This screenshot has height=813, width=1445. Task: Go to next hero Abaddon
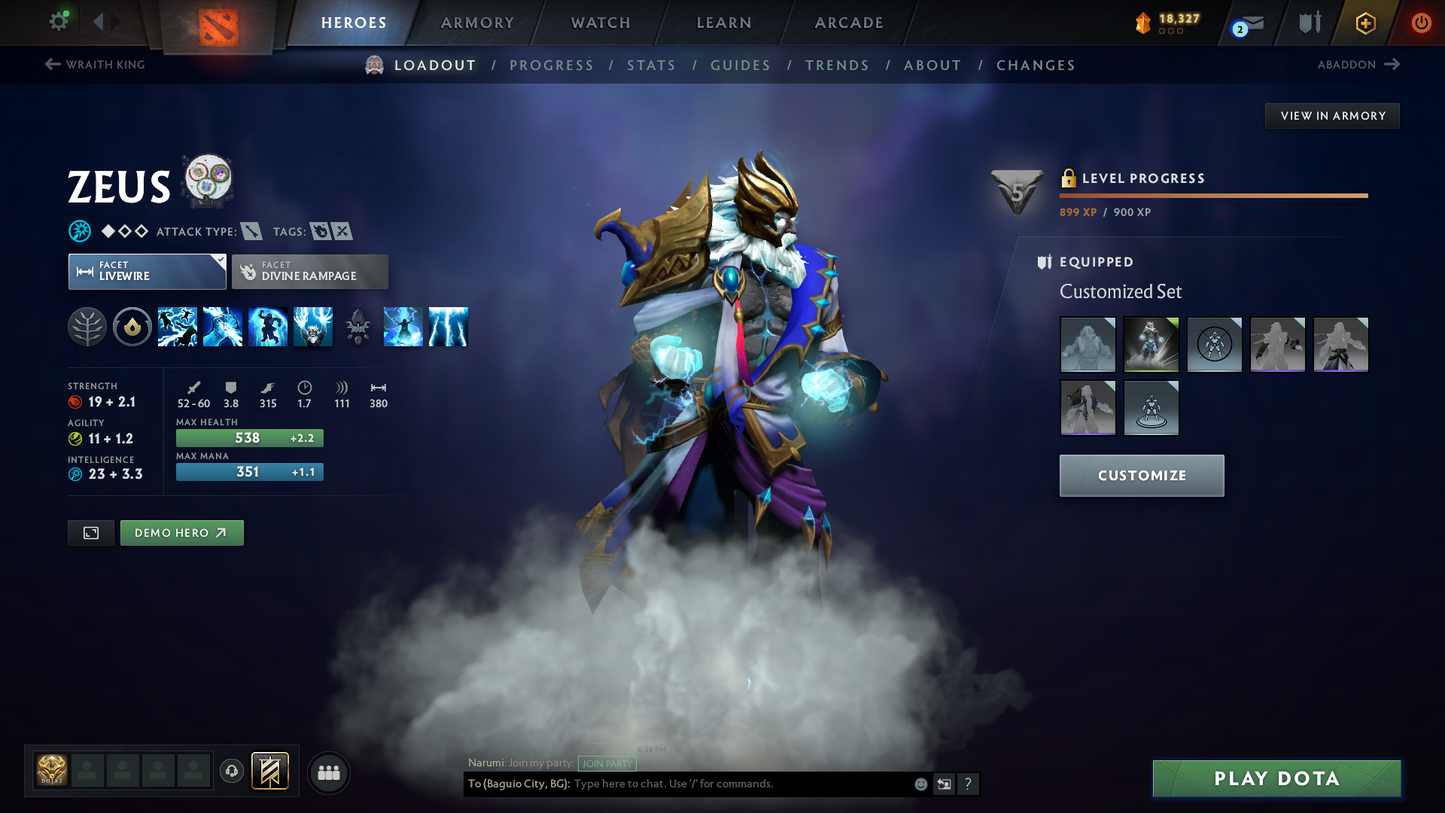pyautogui.click(x=1358, y=65)
